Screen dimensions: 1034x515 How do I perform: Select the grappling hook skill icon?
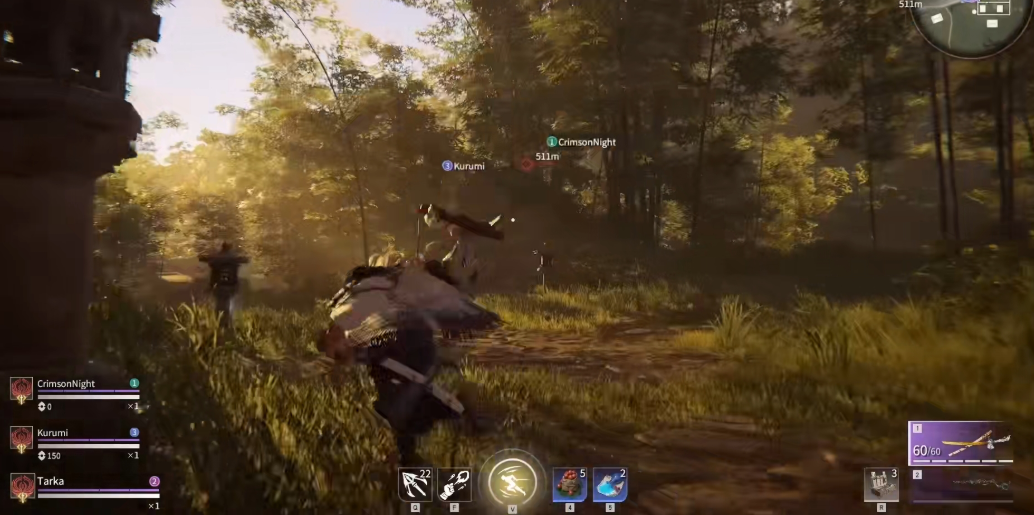(x=414, y=484)
